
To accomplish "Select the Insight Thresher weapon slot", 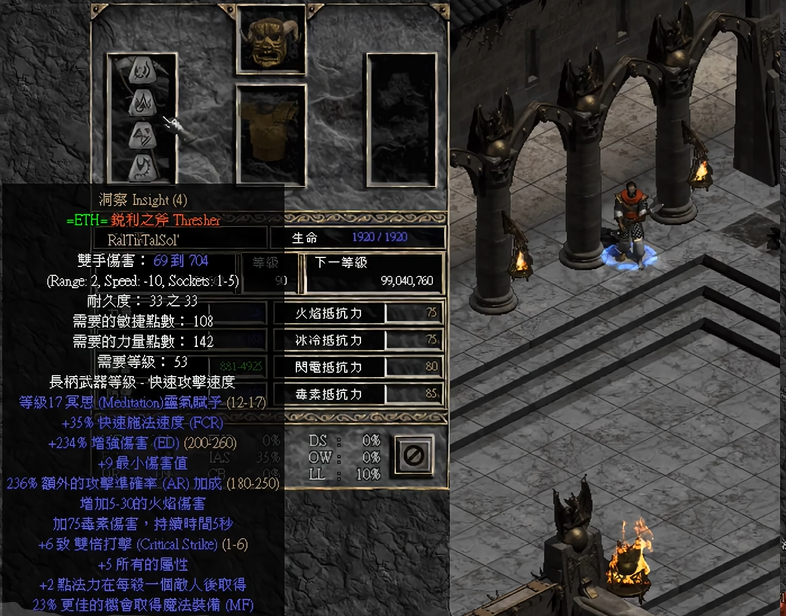I will tap(142, 118).
